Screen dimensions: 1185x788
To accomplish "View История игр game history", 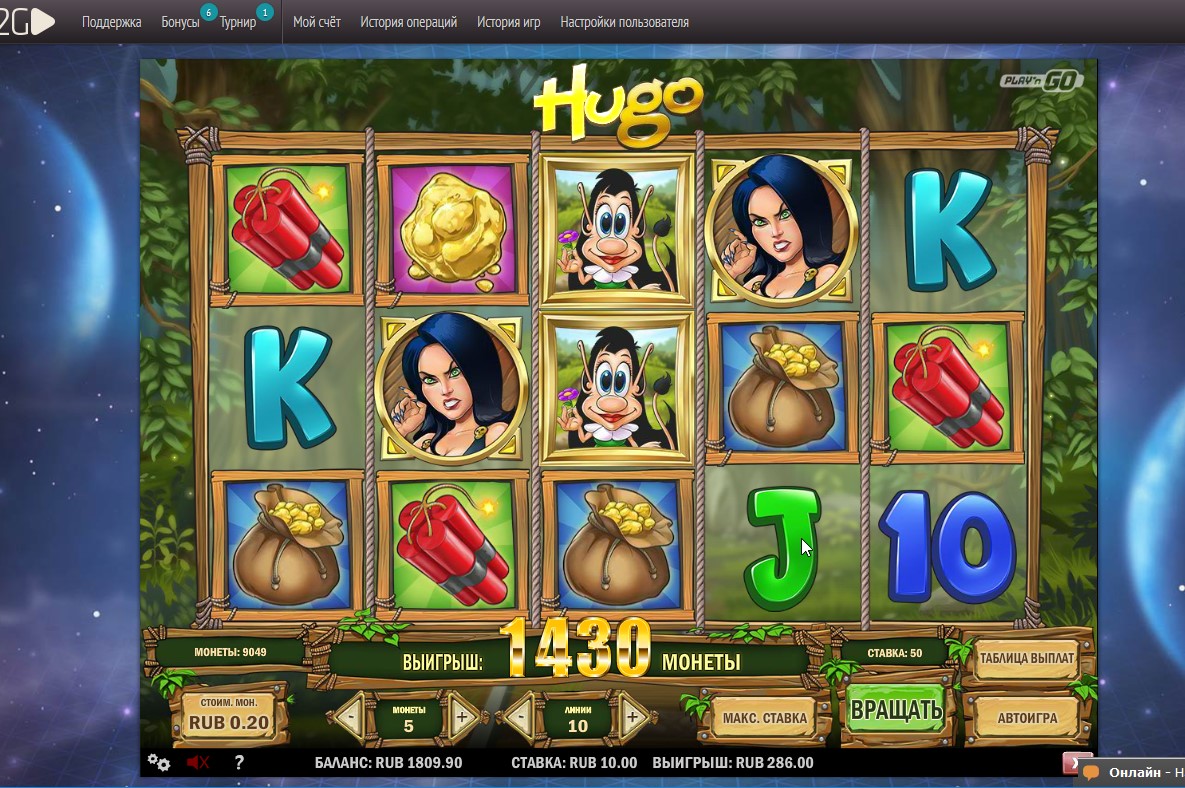I will pyautogui.click(x=508, y=22).
